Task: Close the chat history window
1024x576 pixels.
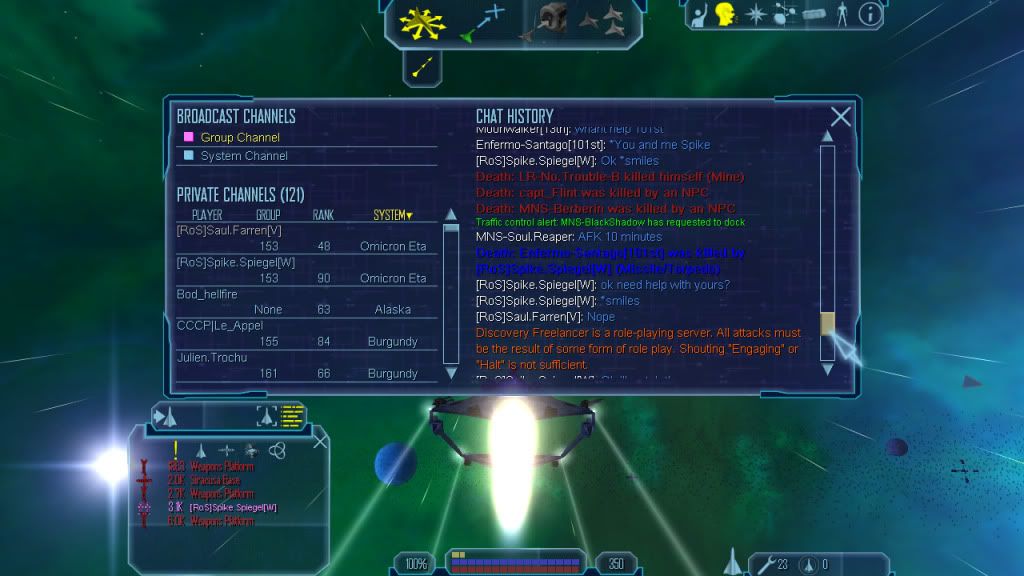Action: coord(841,117)
